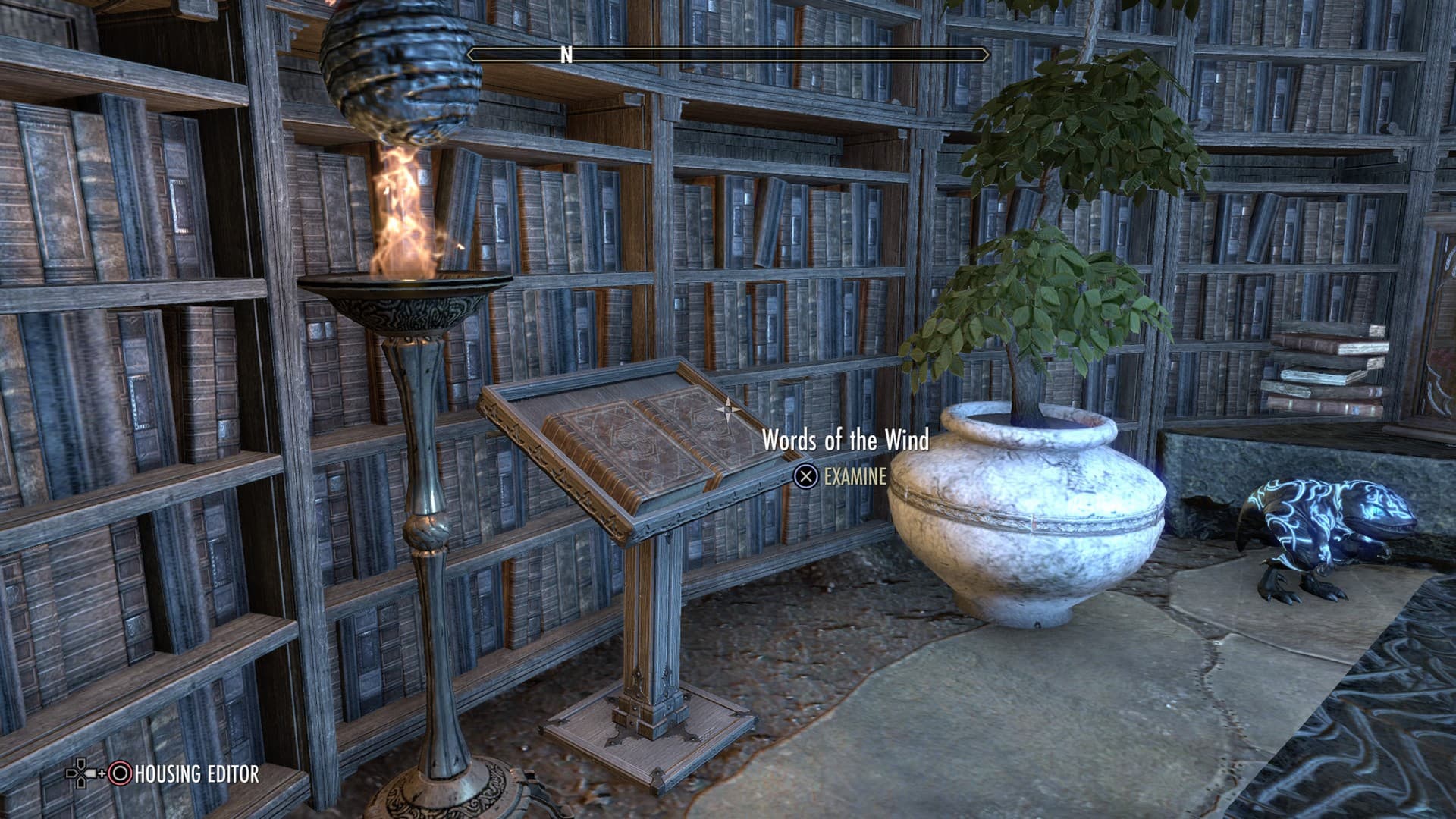The width and height of the screenshot is (1456, 819).
Task: Select the Words of the Wind title text
Action: click(x=847, y=440)
